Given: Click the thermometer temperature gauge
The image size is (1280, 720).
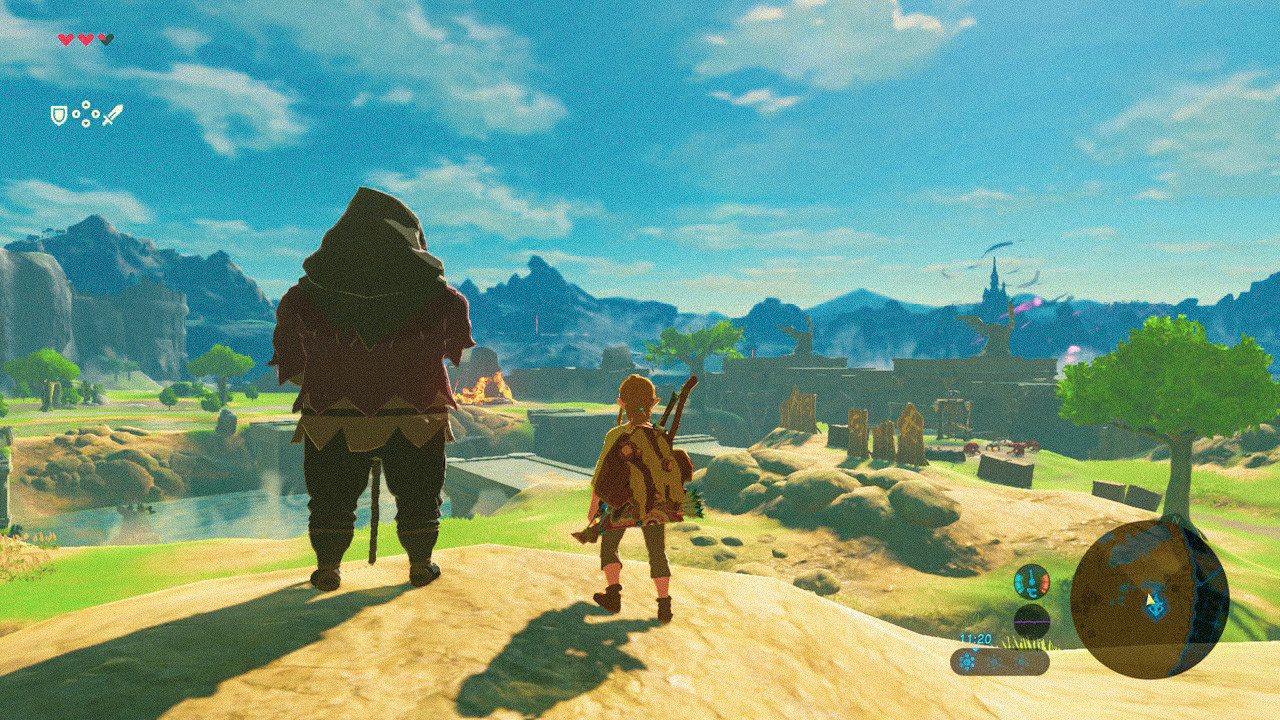Looking at the screenshot, I should click(1031, 581).
